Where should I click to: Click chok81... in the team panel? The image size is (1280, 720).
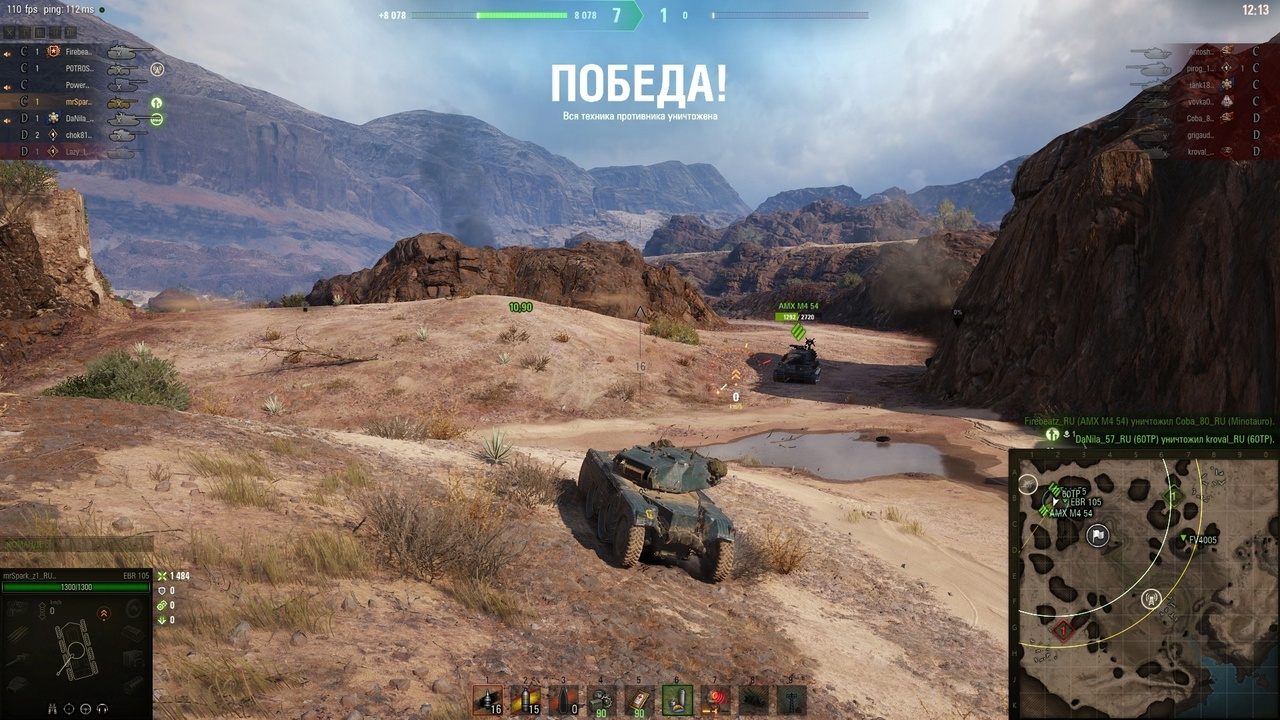tap(79, 135)
